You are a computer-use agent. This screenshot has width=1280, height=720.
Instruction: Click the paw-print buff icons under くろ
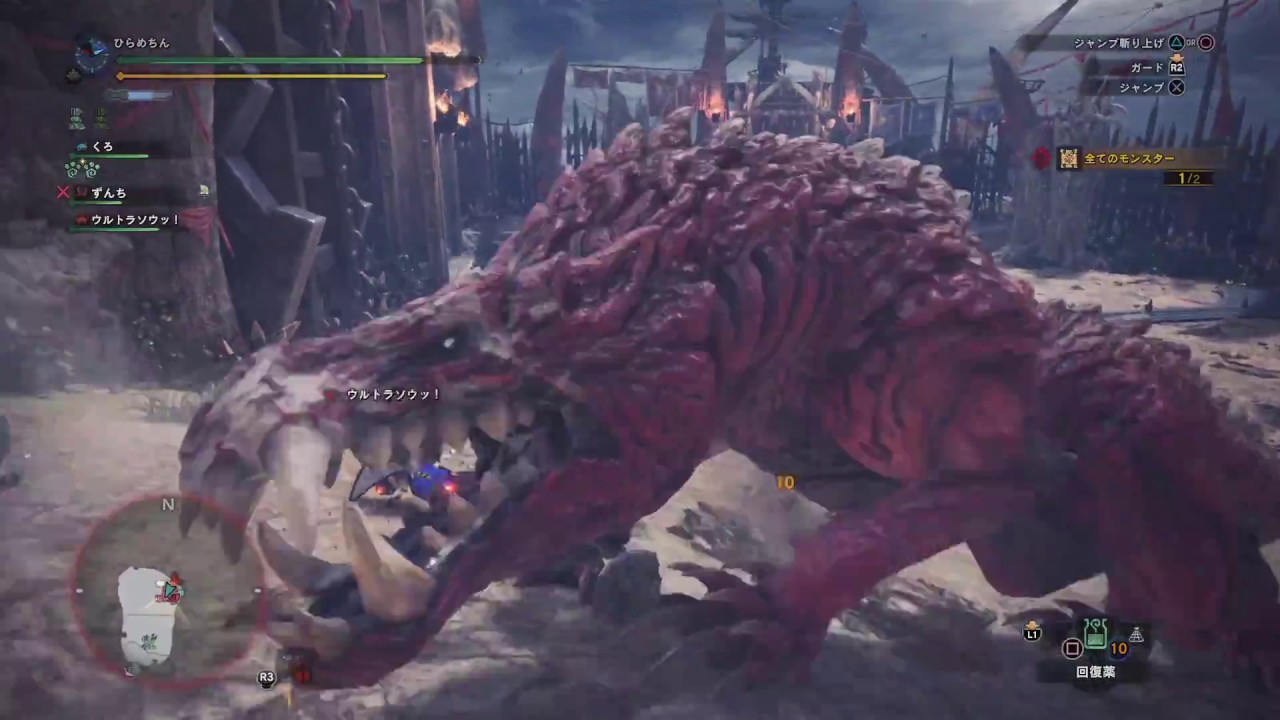82,169
